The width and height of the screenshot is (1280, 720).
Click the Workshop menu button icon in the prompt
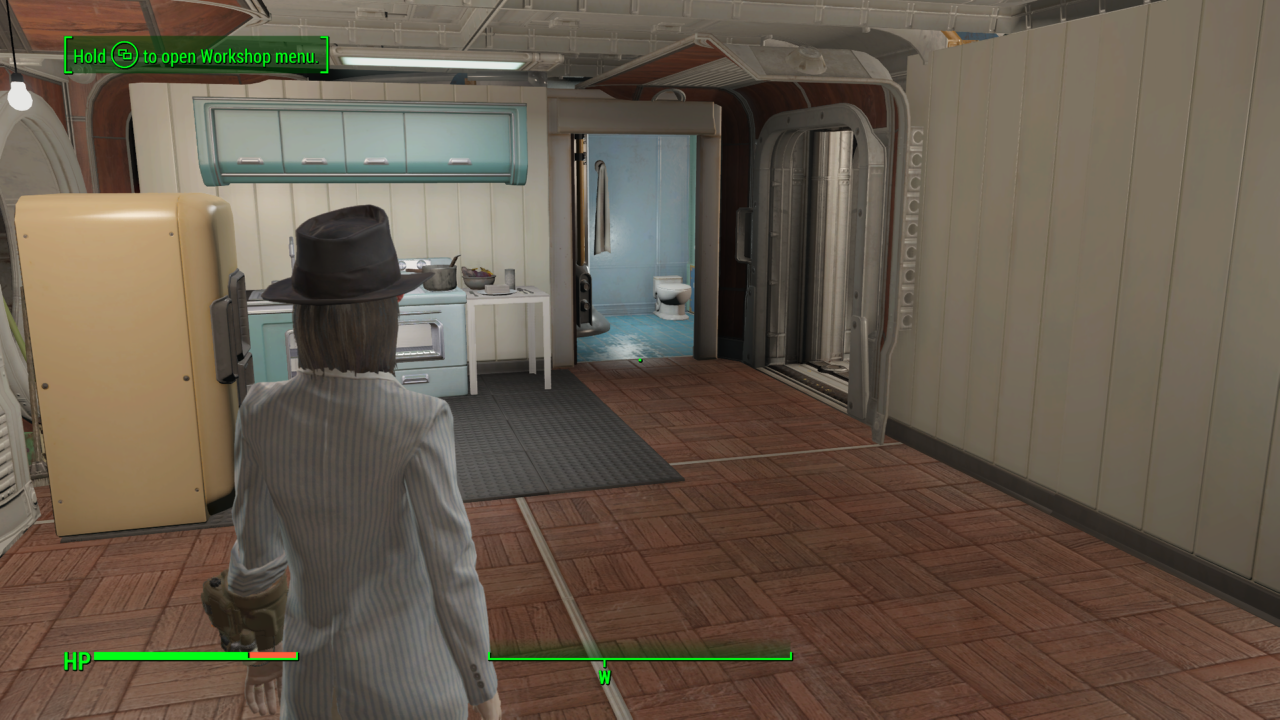tap(124, 57)
